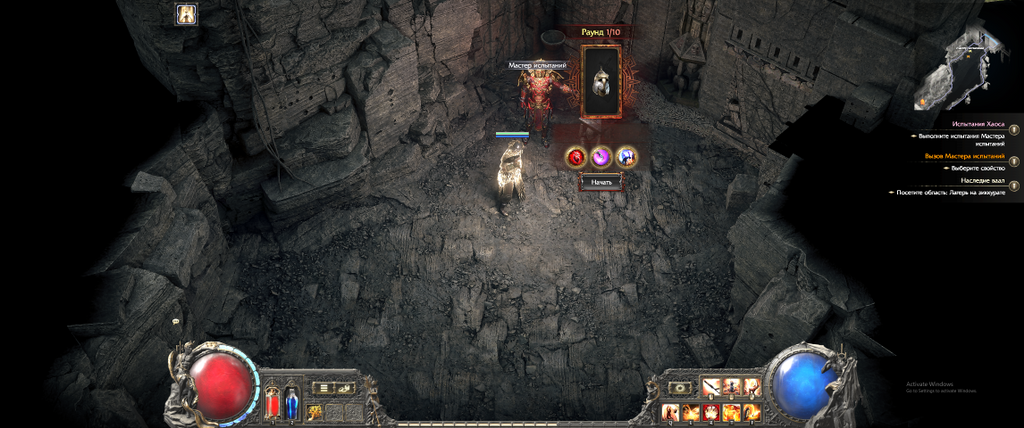Viewport: 1024px width, 428px height.
Task: Click the golden tree icon slot
Action: (315, 411)
